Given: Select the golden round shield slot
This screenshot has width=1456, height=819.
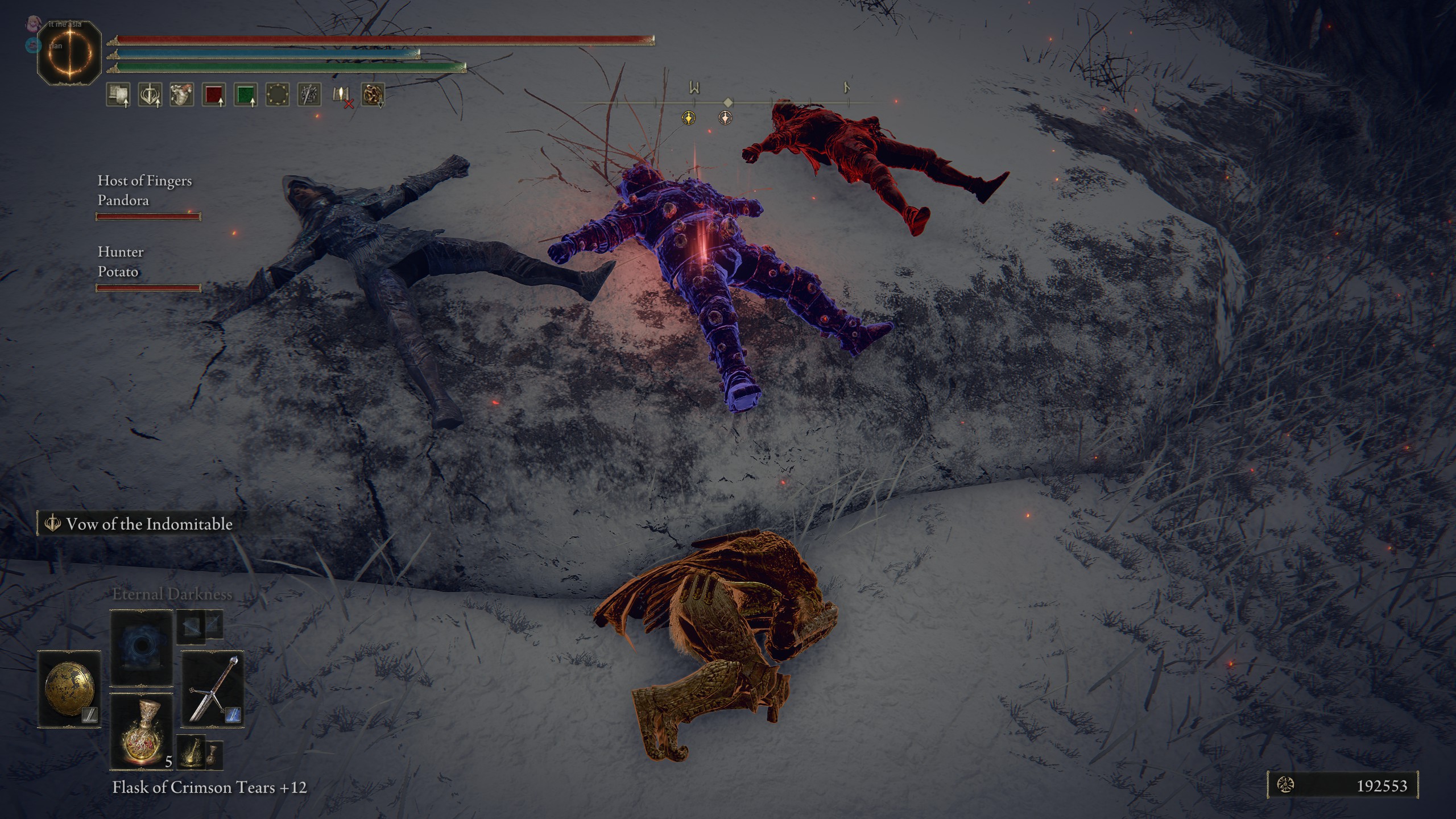Looking at the screenshot, I should (69, 689).
